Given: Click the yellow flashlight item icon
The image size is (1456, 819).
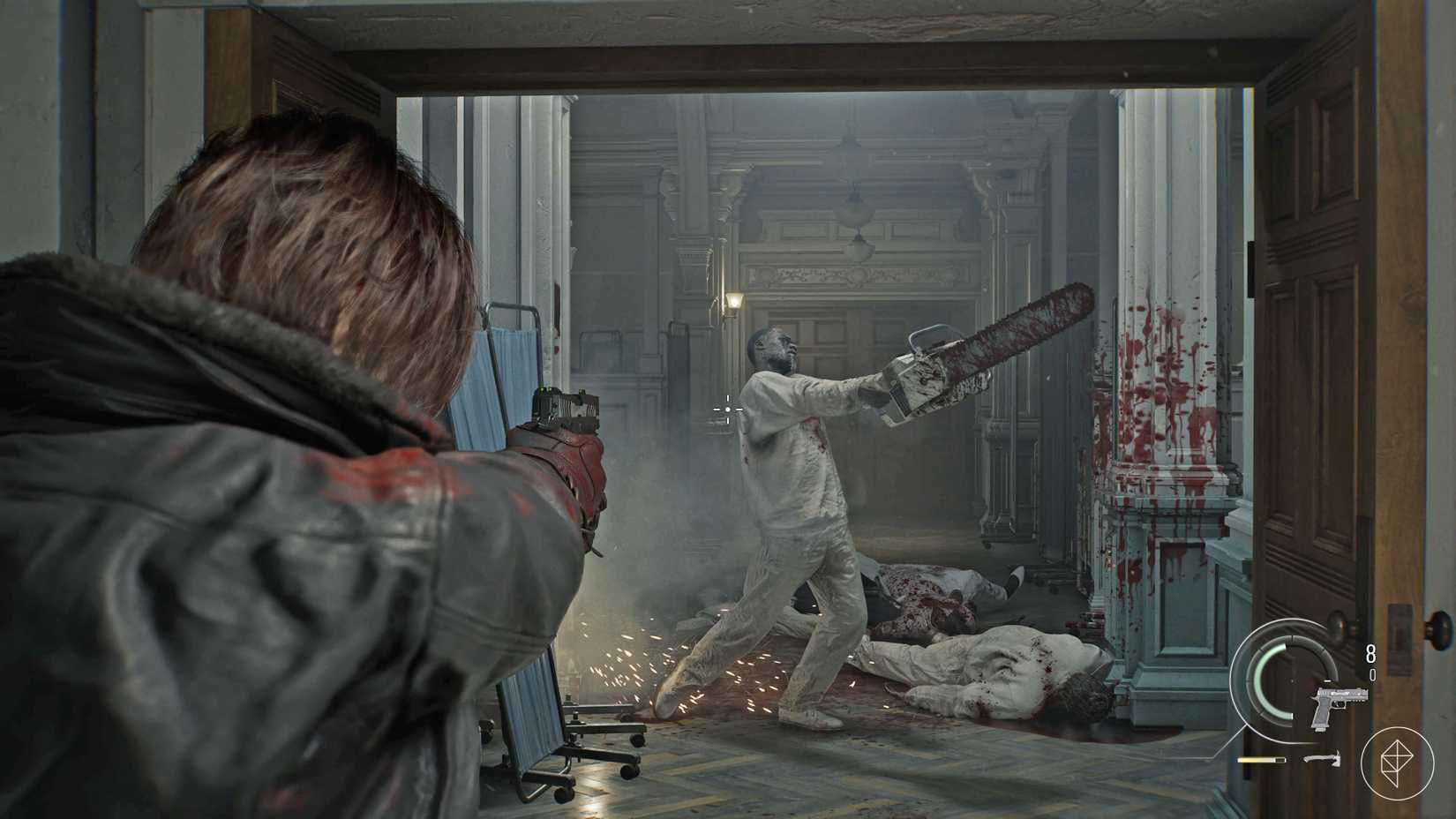Looking at the screenshot, I should pyautogui.click(x=1262, y=759).
